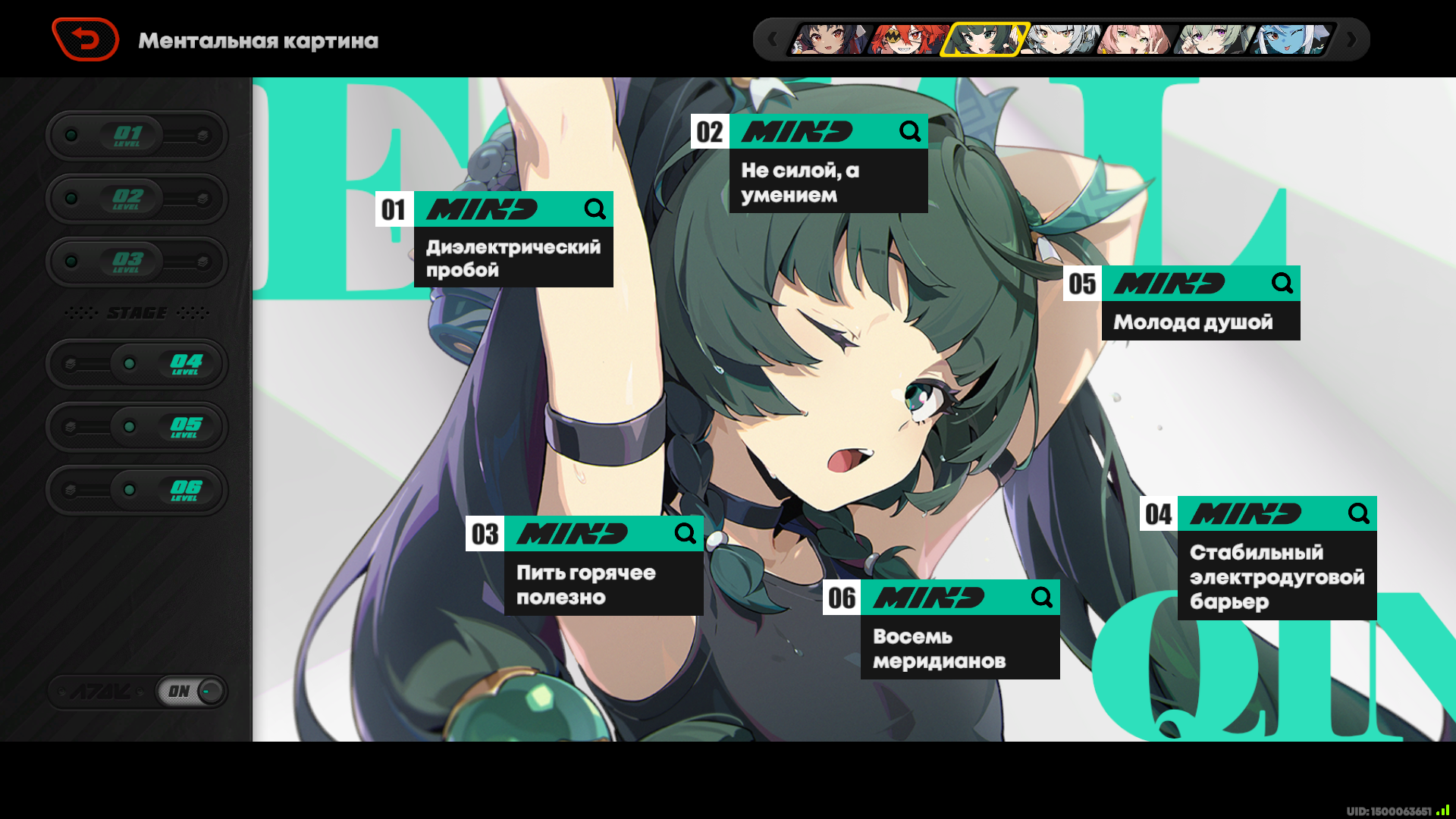This screenshot has height=819, width=1456.
Task: Open Mind 01 'Диэлектрический пробой' details
Action: pos(513,240)
